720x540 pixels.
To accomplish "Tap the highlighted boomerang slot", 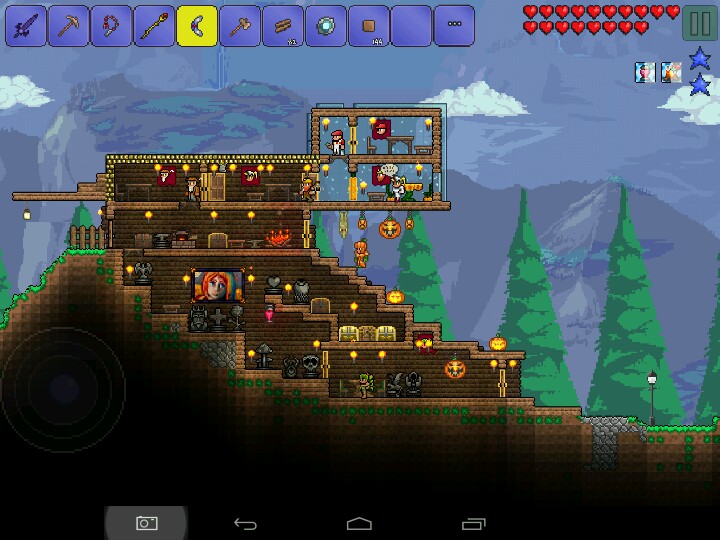I will click(x=198, y=26).
